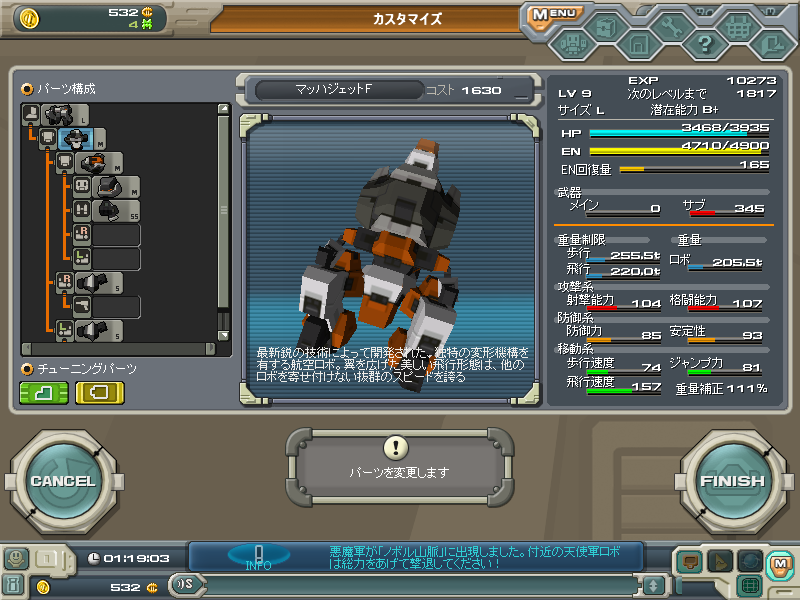Click the yellow tuning parts button
Image resolution: width=800 pixels, height=600 pixels.
100,392
